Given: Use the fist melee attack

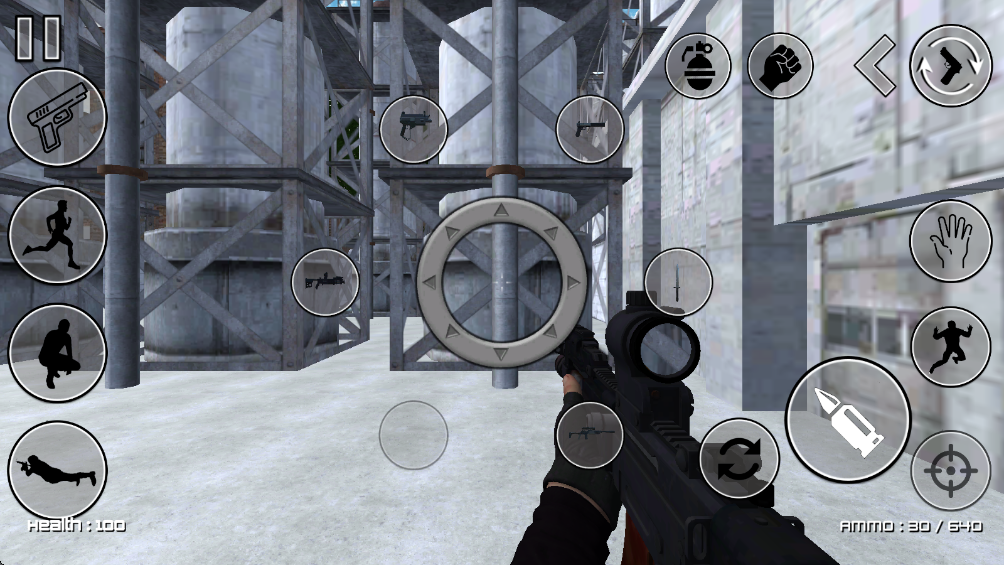Looking at the screenshot, I should point(780,66).
